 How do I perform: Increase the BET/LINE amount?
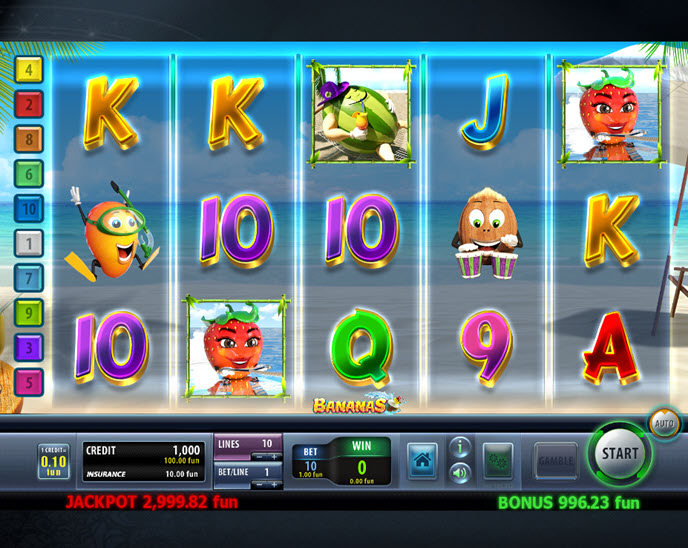click(276, 484)
